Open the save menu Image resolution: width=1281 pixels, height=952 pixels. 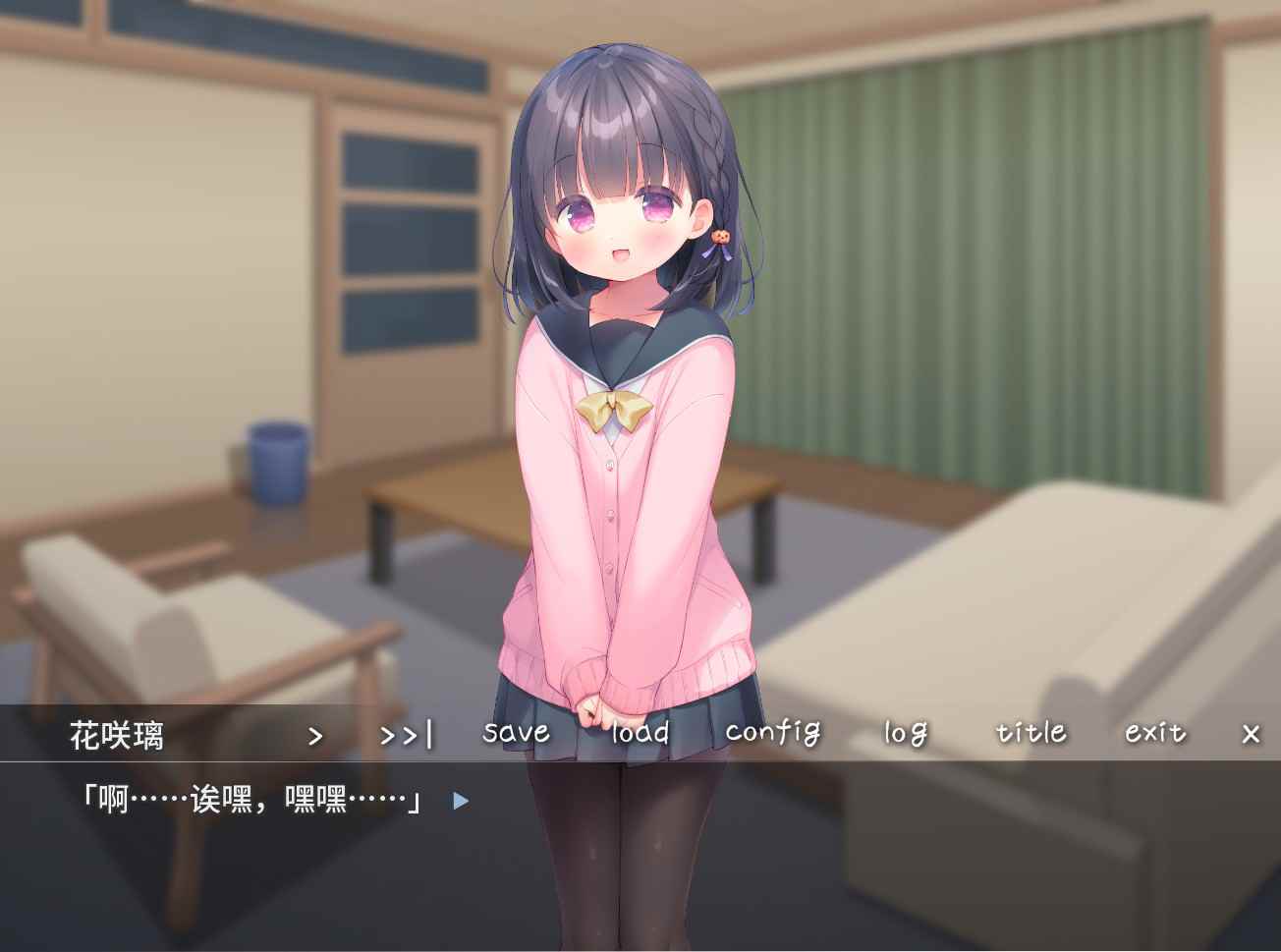[x=516, y=732]
